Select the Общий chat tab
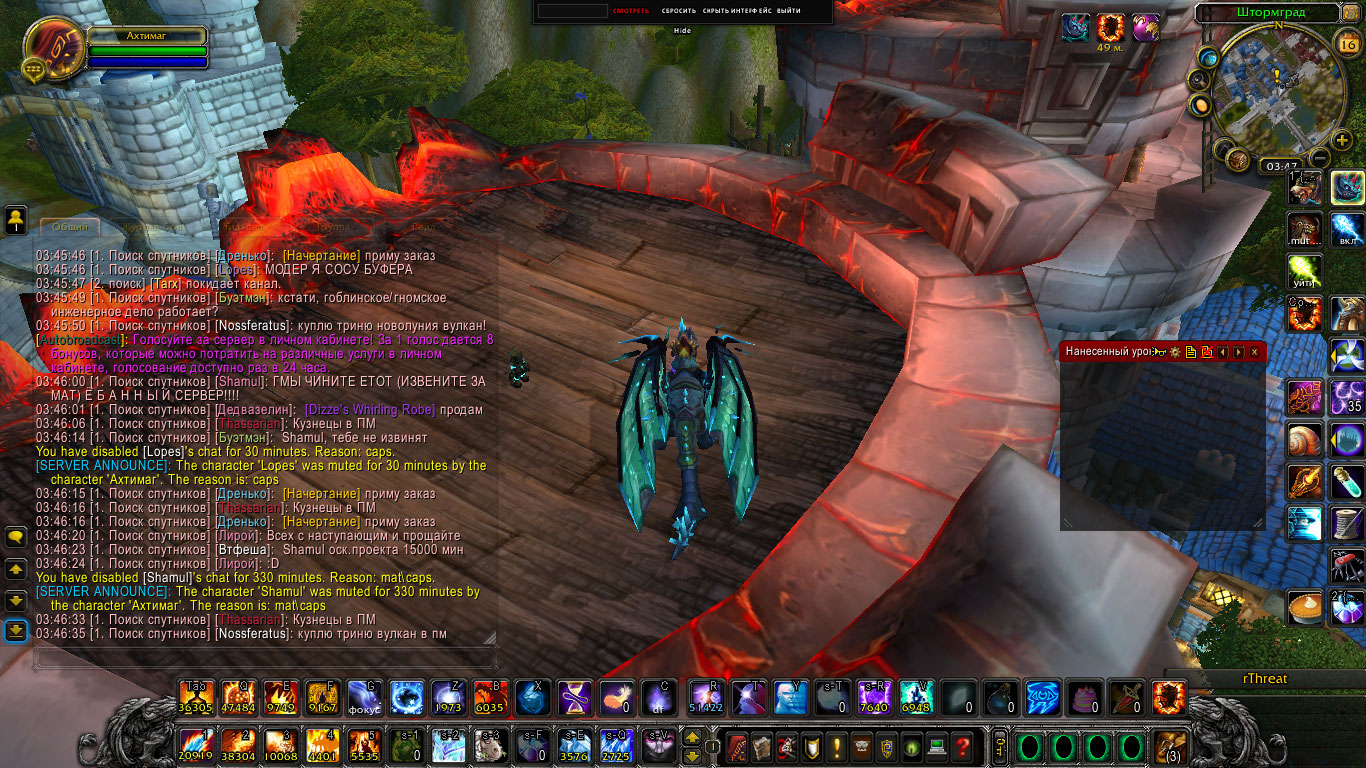 [x=69, y=228]
